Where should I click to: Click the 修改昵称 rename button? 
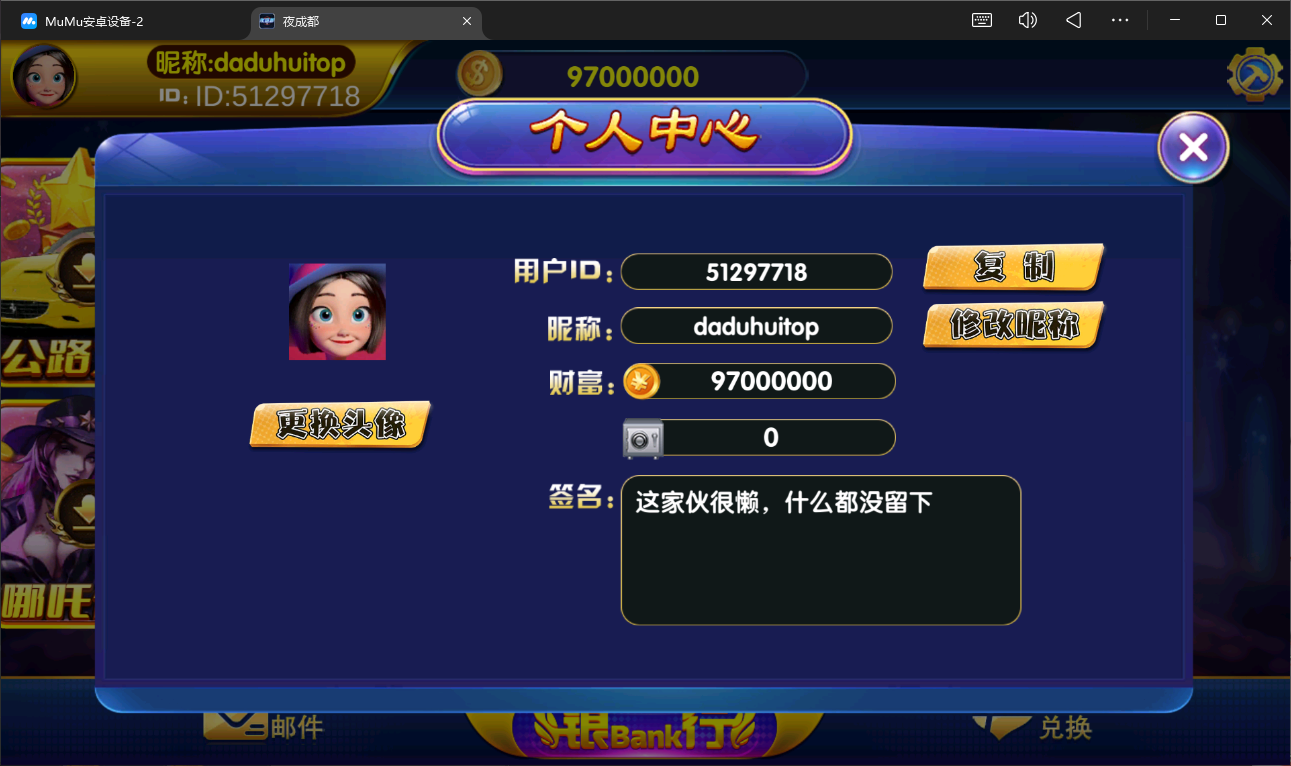tap(1012, 323)
